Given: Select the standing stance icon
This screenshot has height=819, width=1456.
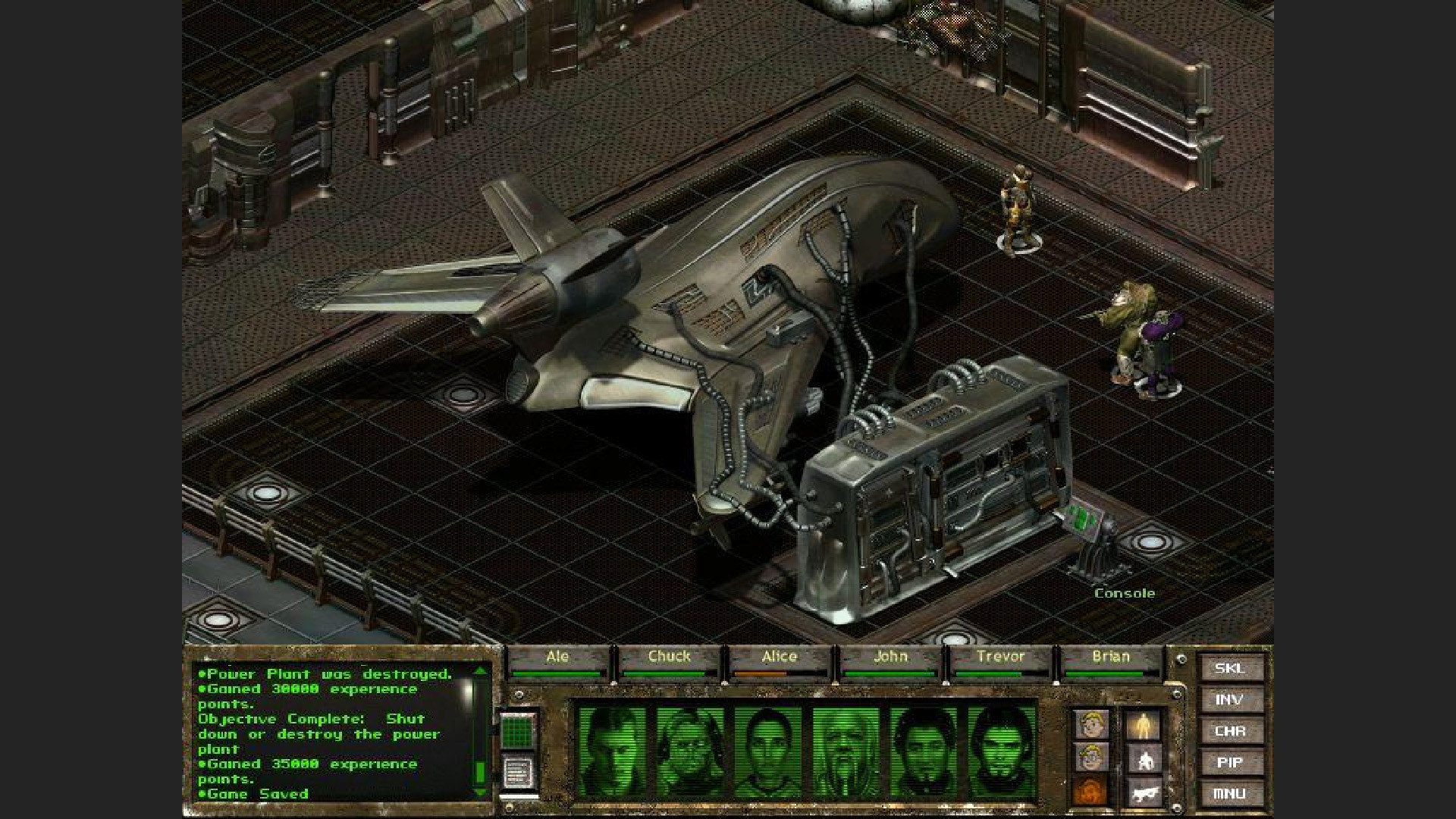Looking at the screenshot, I should (1143, 725).
